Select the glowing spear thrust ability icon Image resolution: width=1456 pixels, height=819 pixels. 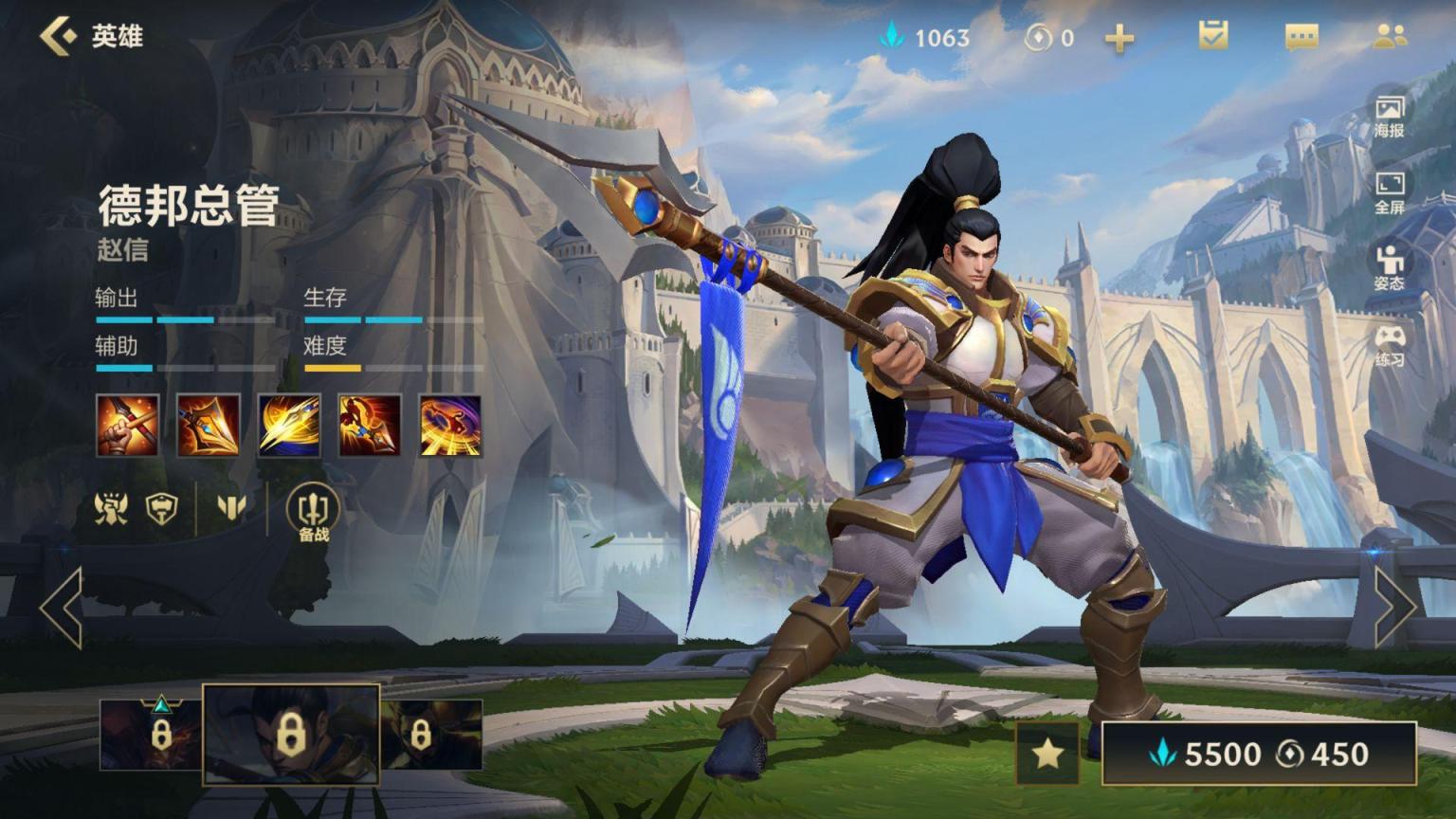pyautogui.click(x=289, y=426)
